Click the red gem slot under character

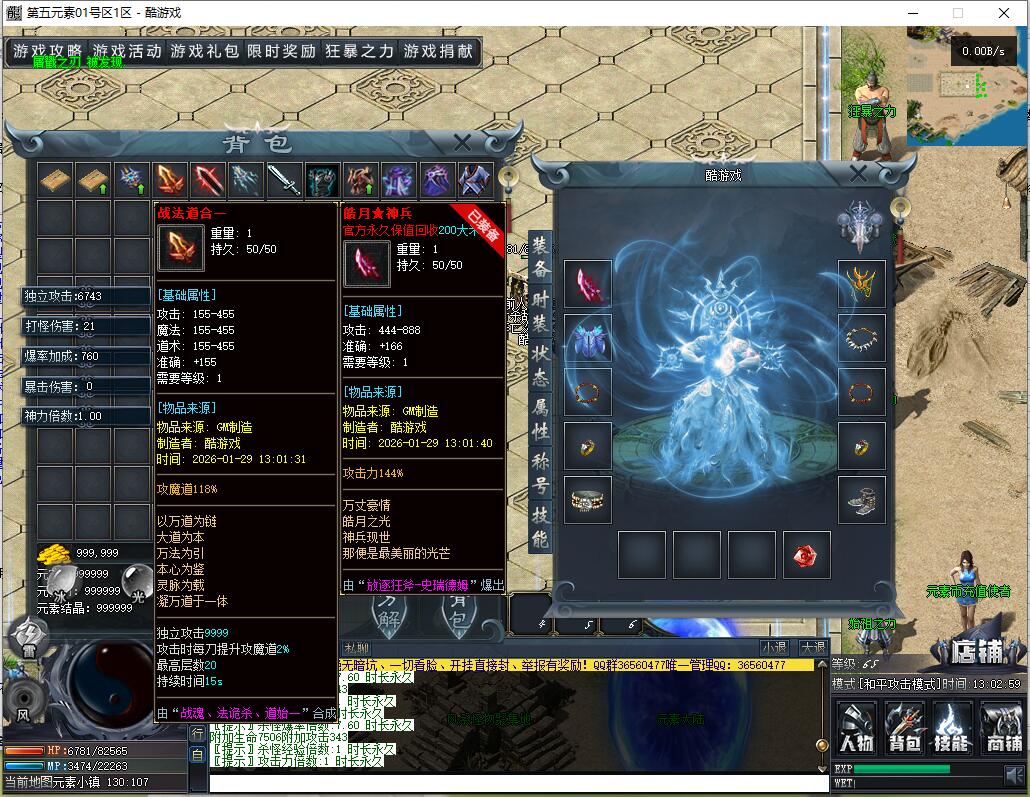coord(806,555)
